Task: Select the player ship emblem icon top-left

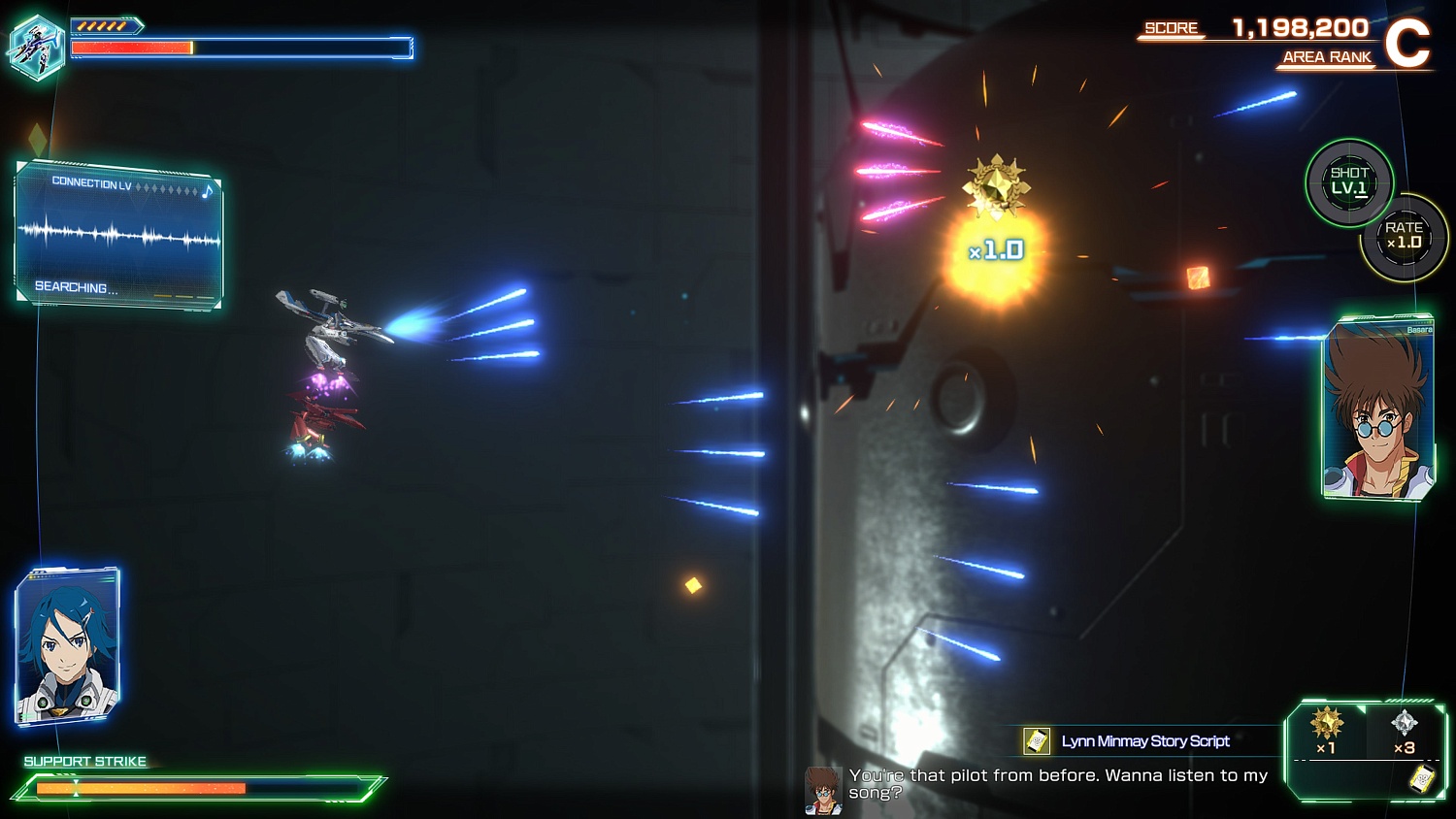Action: pyautogui.click(x=37, y=46)
